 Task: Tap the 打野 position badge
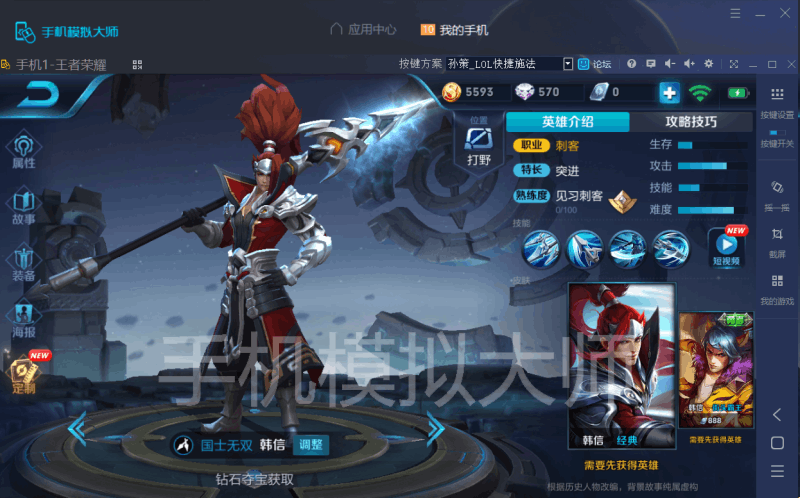(478, 145)
